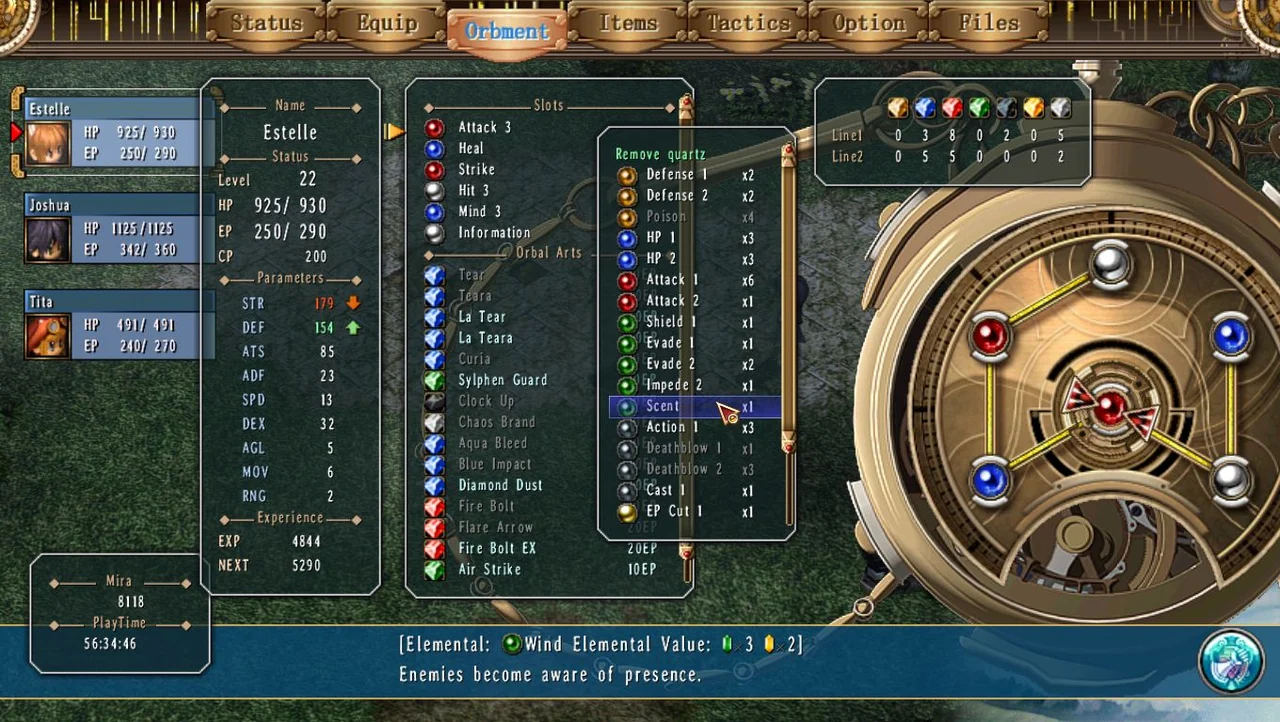Click the red gem next to Fire Bolt EX
1280x722 pixels.
coord(434,548)
